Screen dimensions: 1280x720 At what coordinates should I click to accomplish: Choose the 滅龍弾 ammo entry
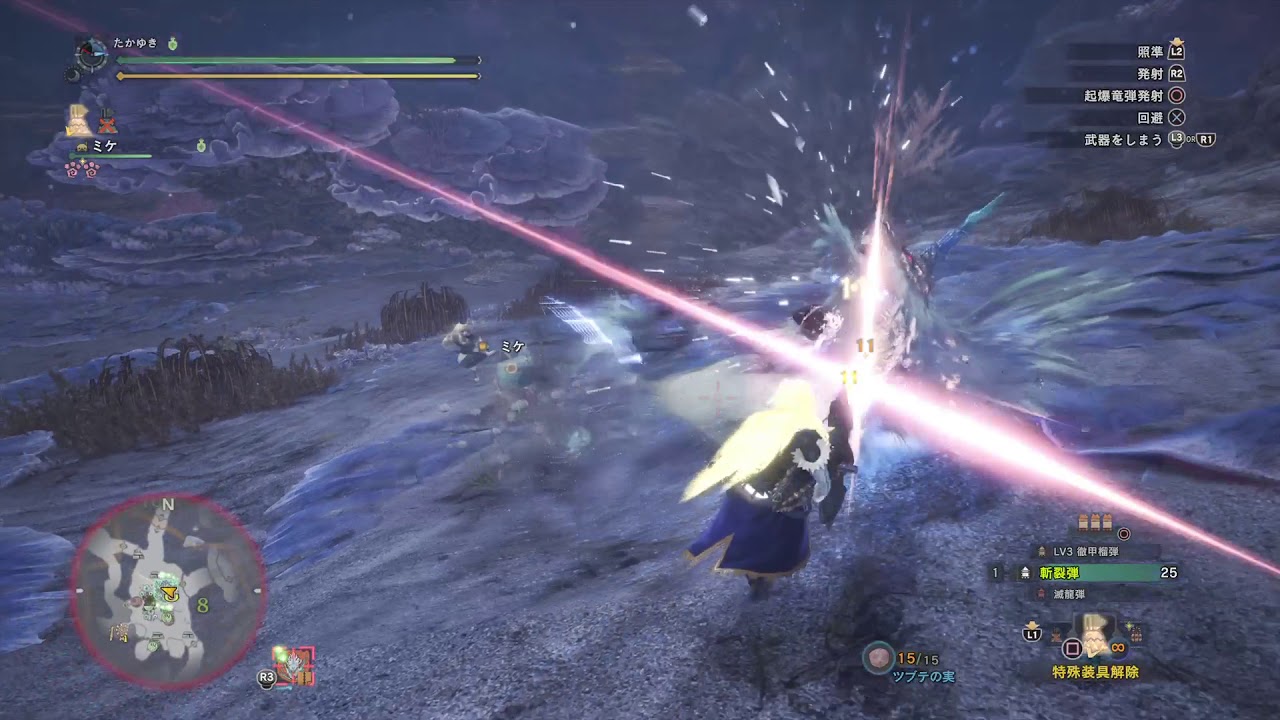(x=1070, y=594)
